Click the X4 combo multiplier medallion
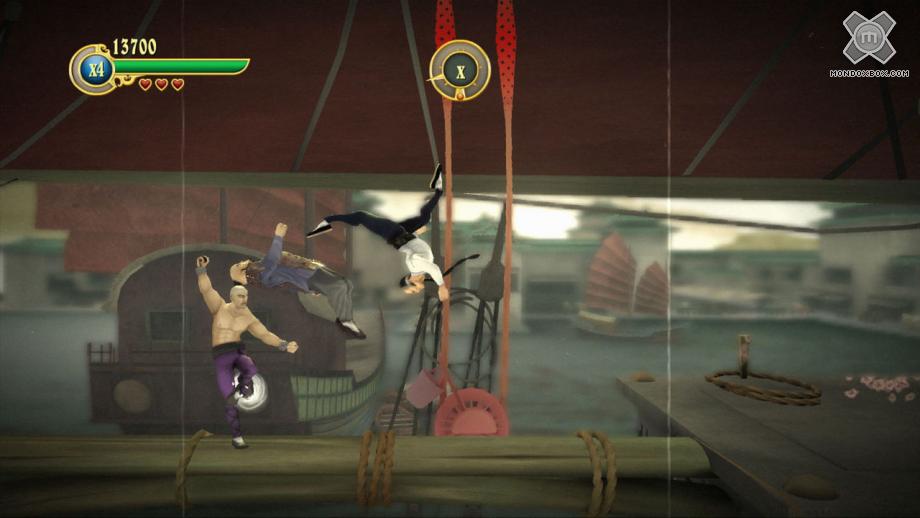This screenshot has height=518, width=920. pos(93,69)
